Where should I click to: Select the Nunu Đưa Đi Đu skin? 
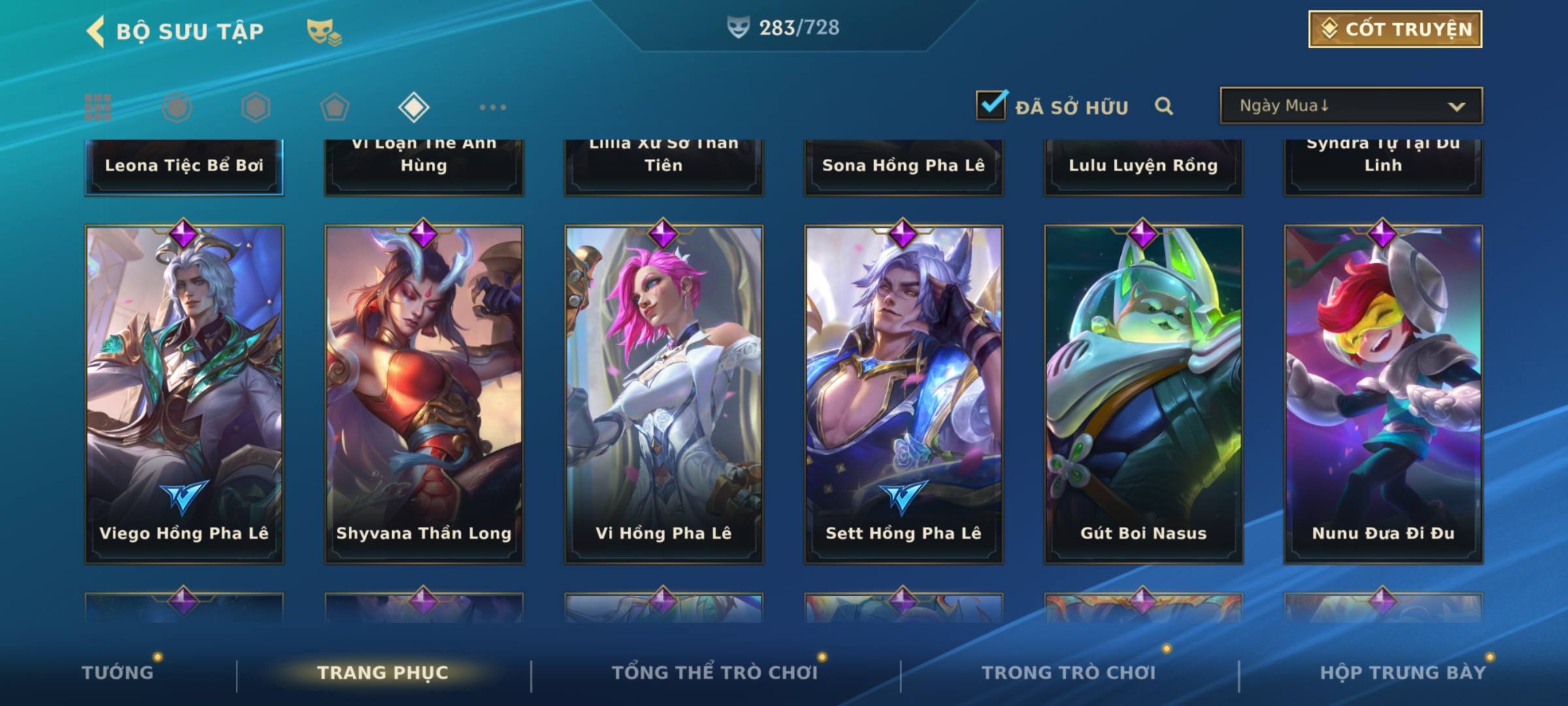[x=1383, y=394]
